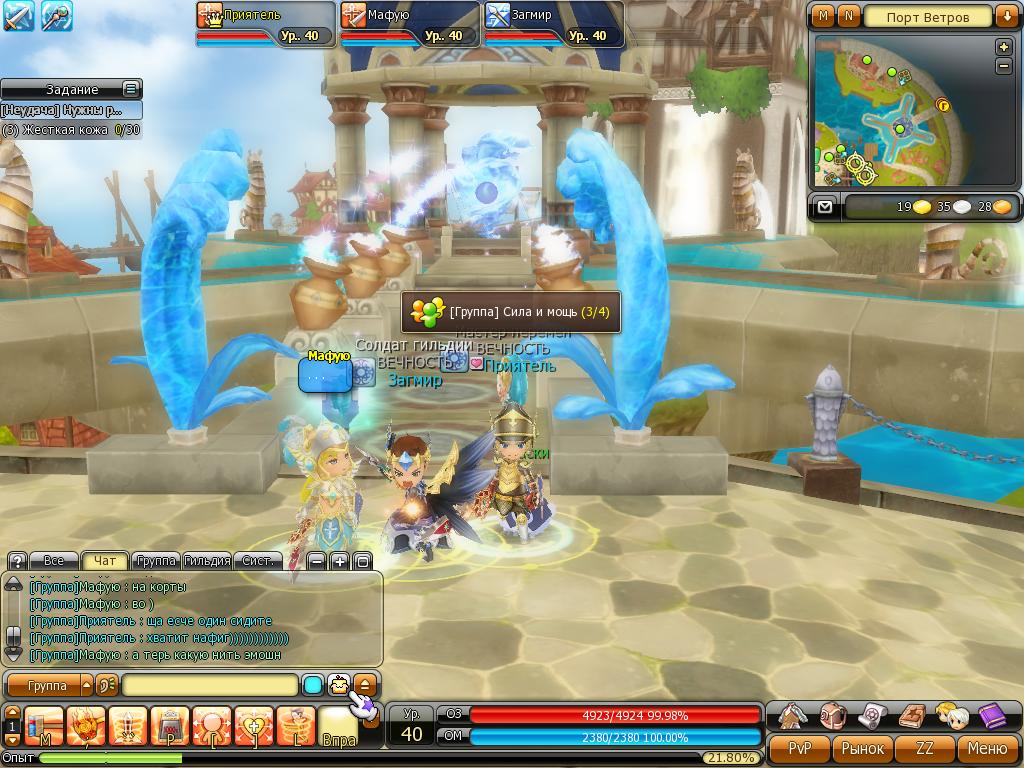This screenshot has width=1024, height=768.
Task: Zoom in the minimap with plus button
Action: click(1004, 47)
